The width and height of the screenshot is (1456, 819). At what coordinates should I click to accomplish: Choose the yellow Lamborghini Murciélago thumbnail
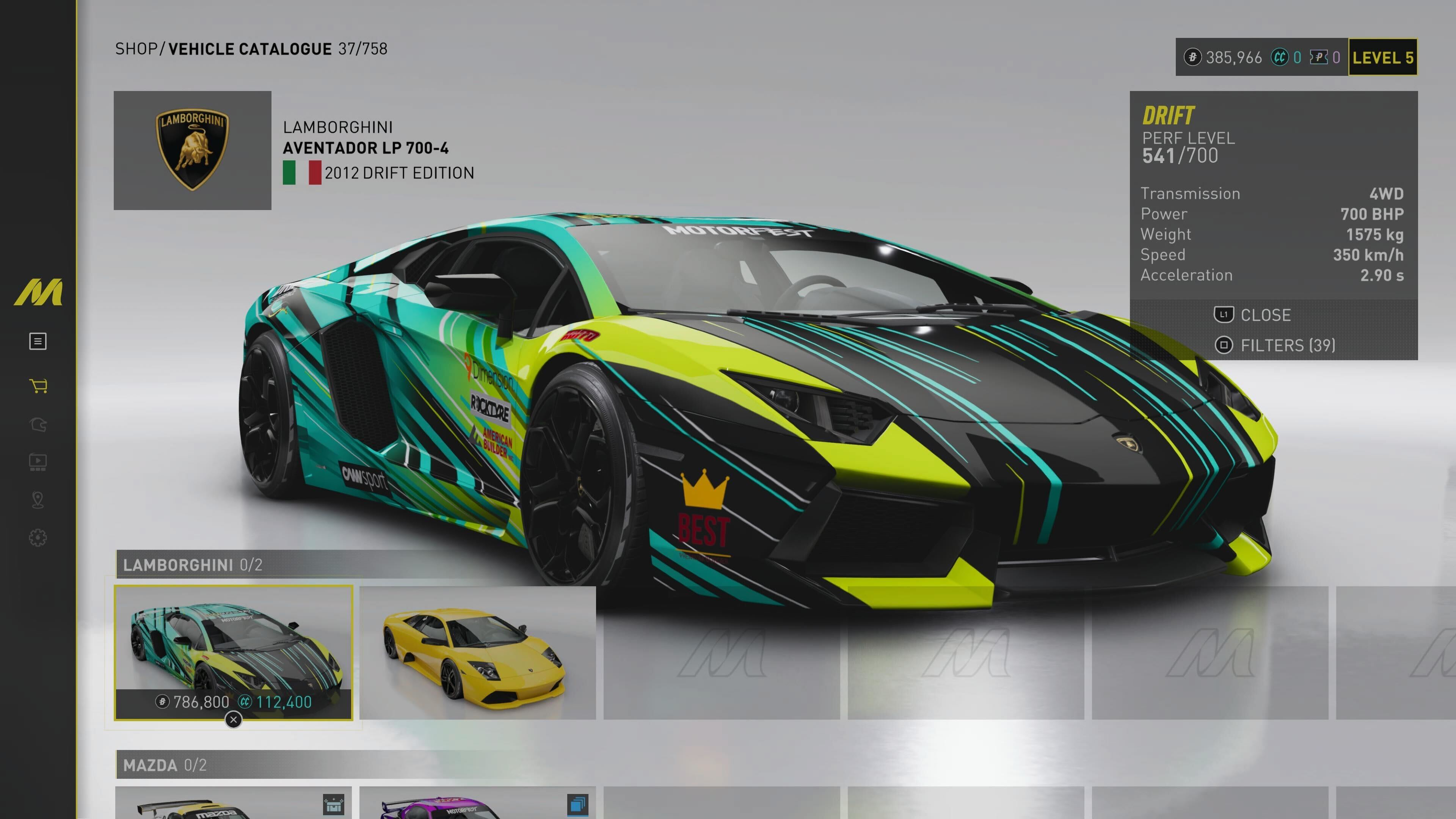click(477, 652)
